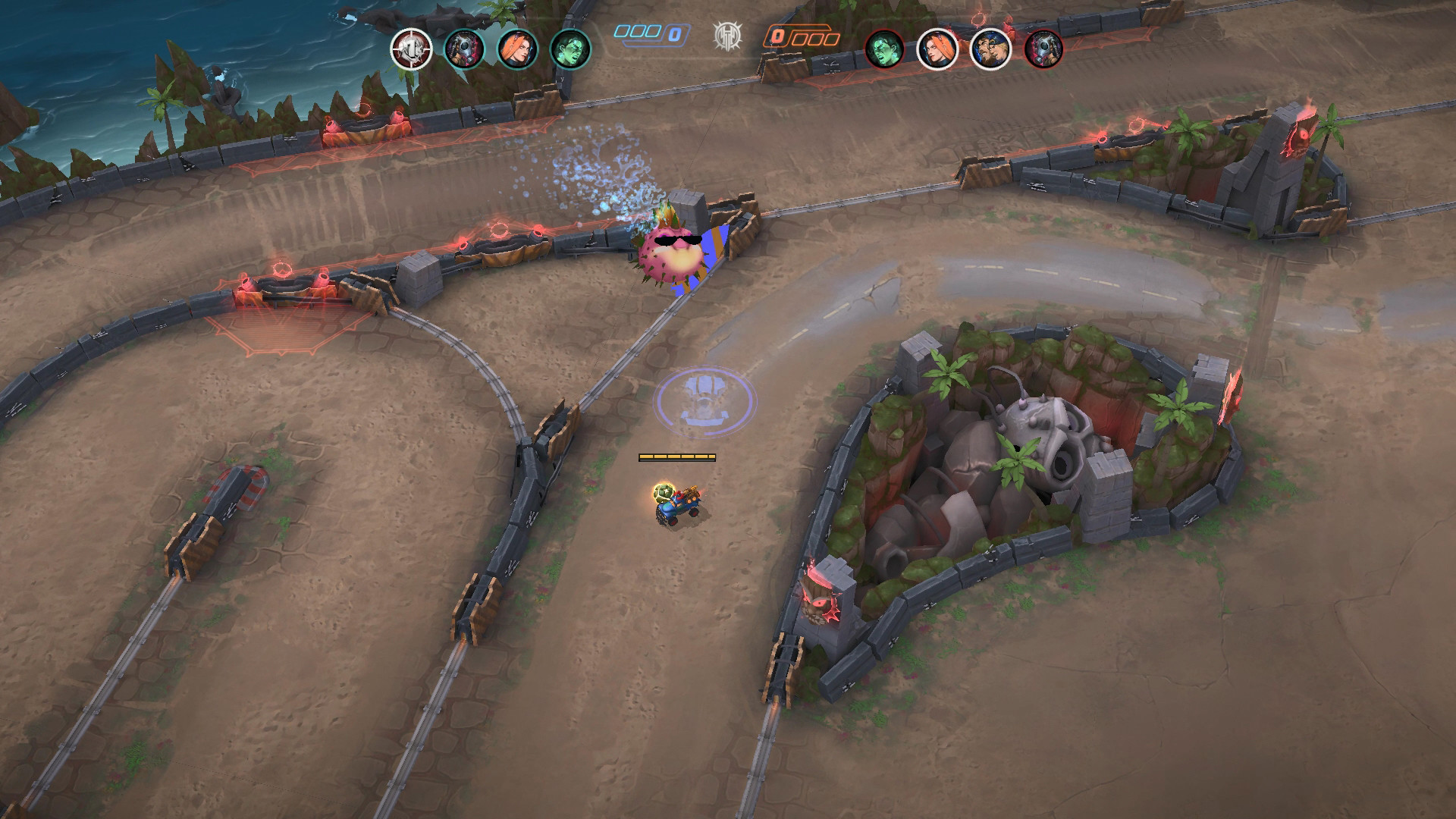Select the crosshair player portrait icon

point(410,49)
